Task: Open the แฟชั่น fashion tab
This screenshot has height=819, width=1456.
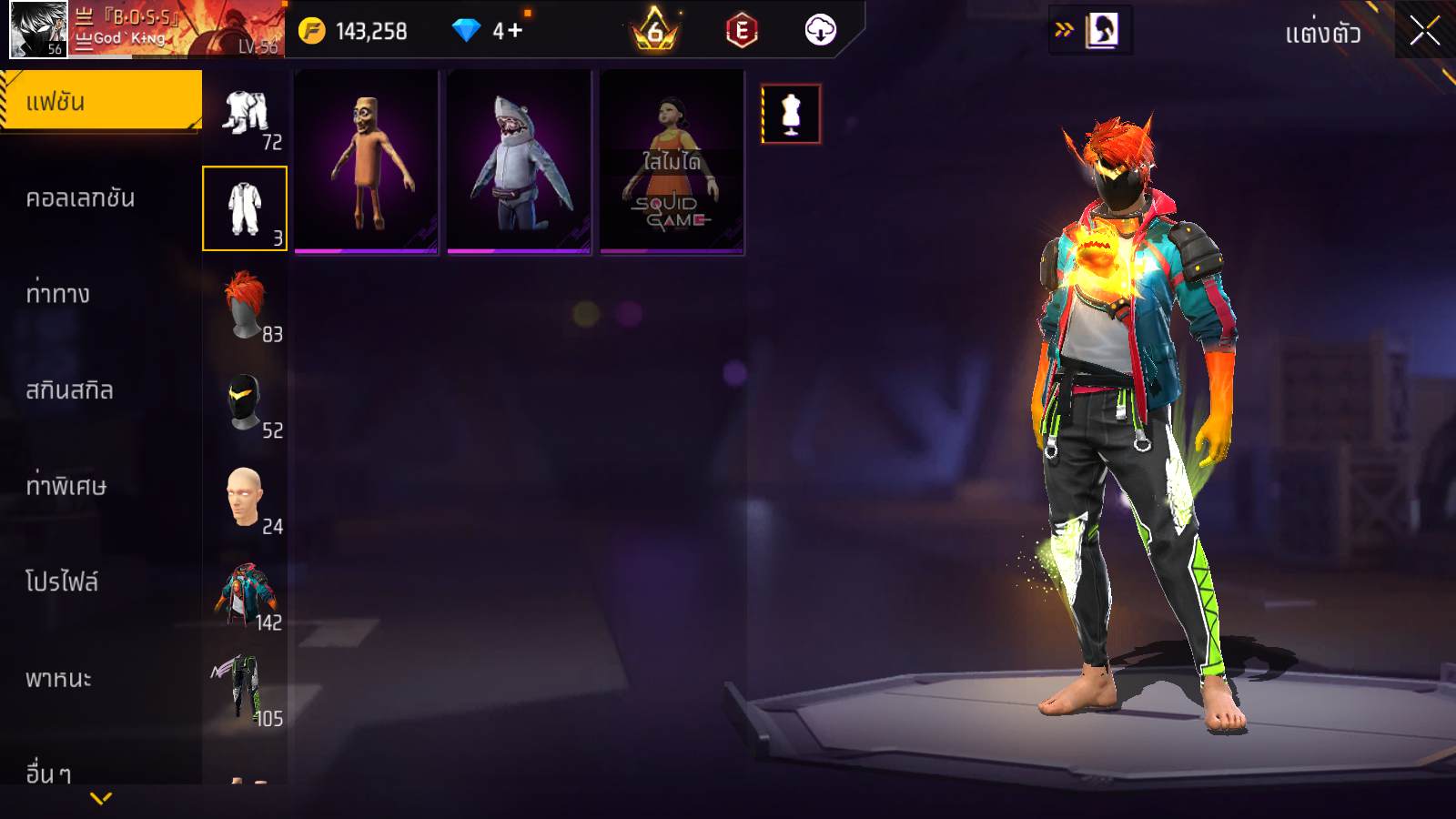Action: coord(100,101)
